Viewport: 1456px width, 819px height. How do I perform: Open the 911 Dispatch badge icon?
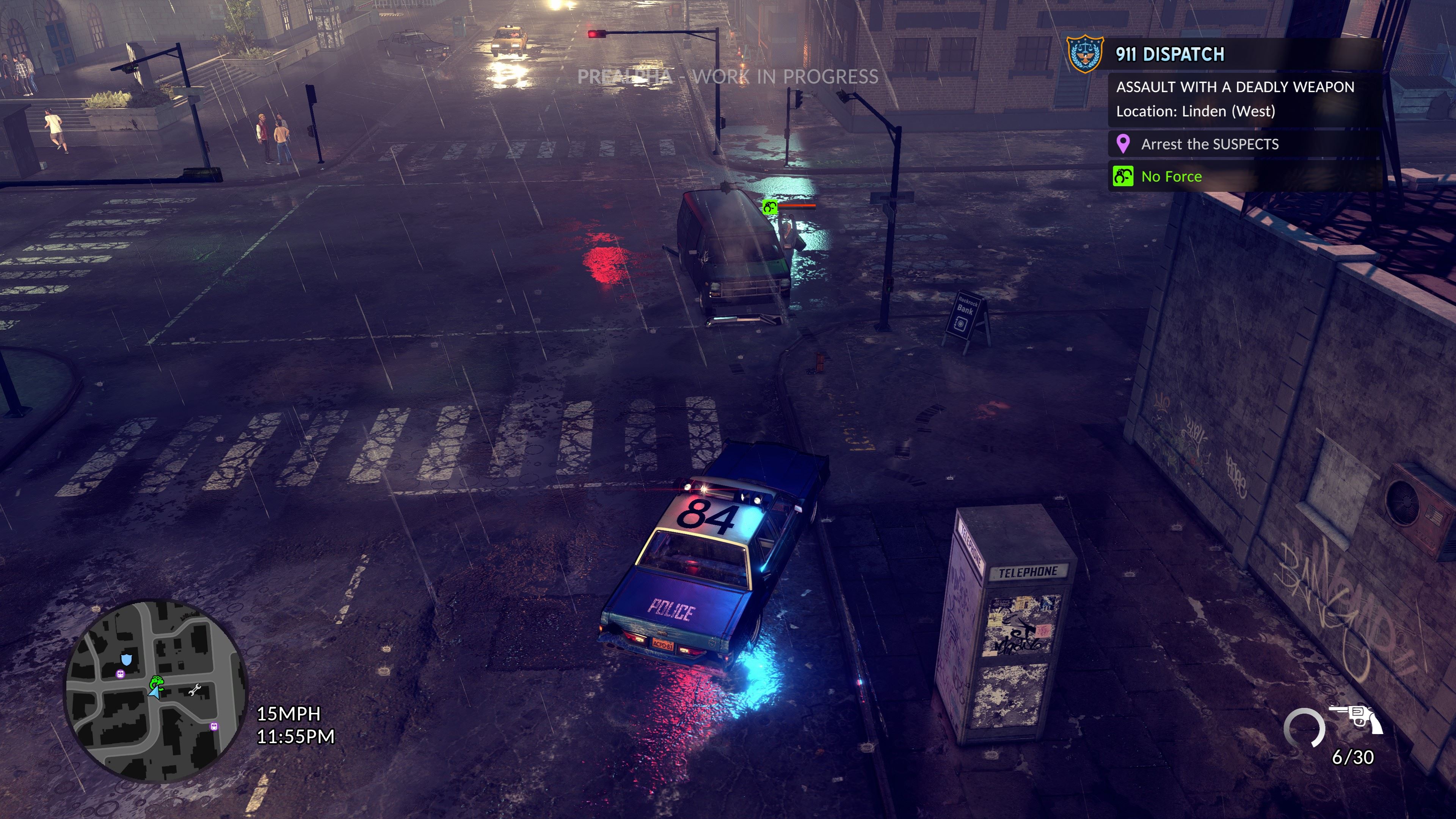point(1084,54)
